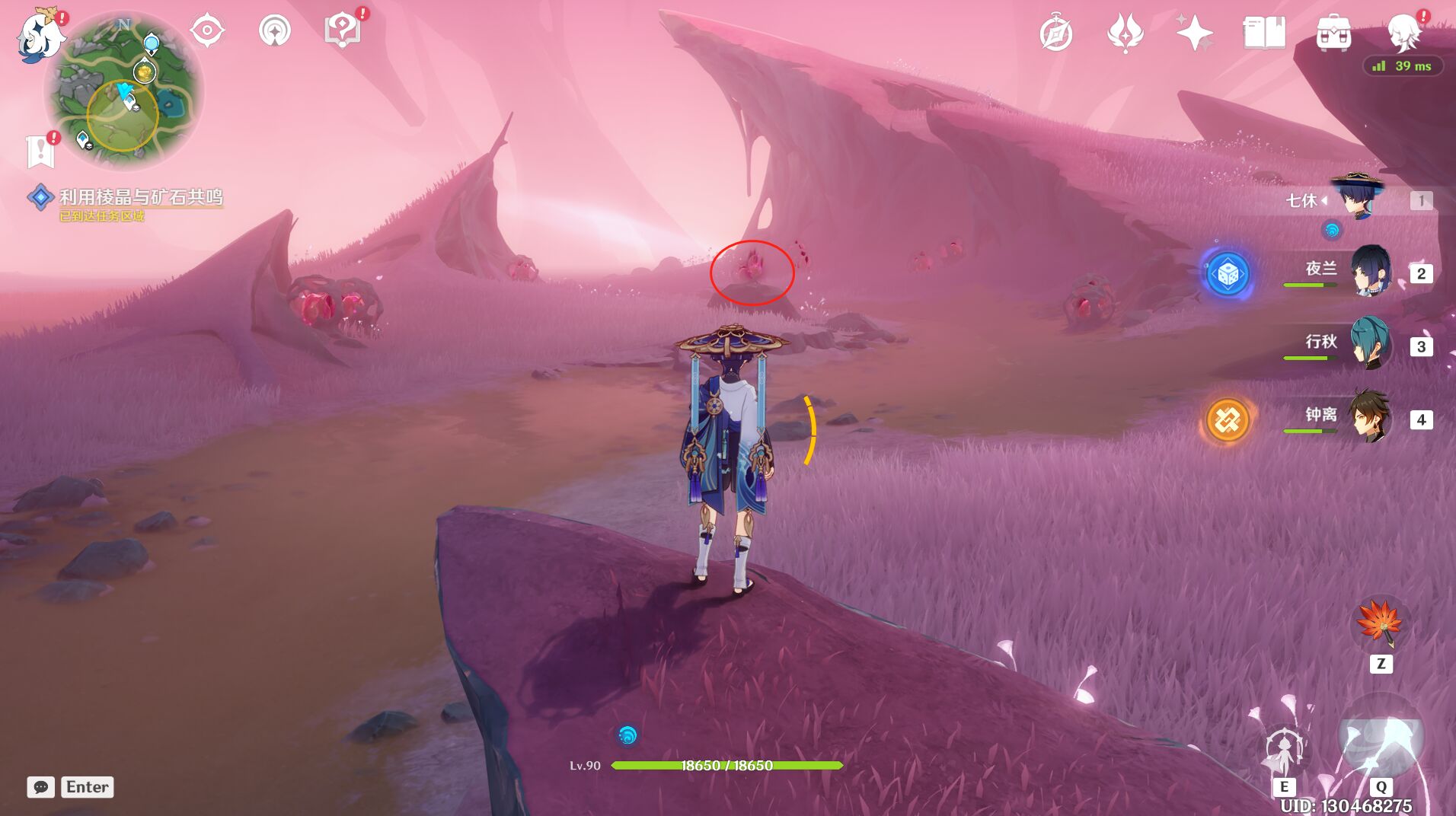Open the chat speech bubble
Image resolution: width=1456 pixels, height=816 pixels.
[x=41, y=787]
